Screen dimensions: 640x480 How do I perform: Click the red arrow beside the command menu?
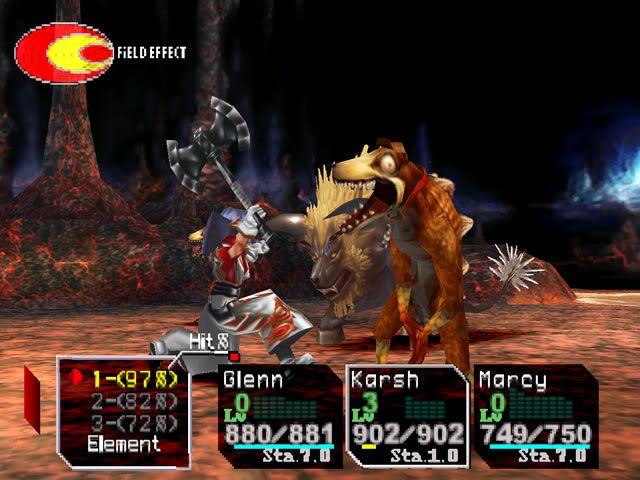tap(32, 398)
